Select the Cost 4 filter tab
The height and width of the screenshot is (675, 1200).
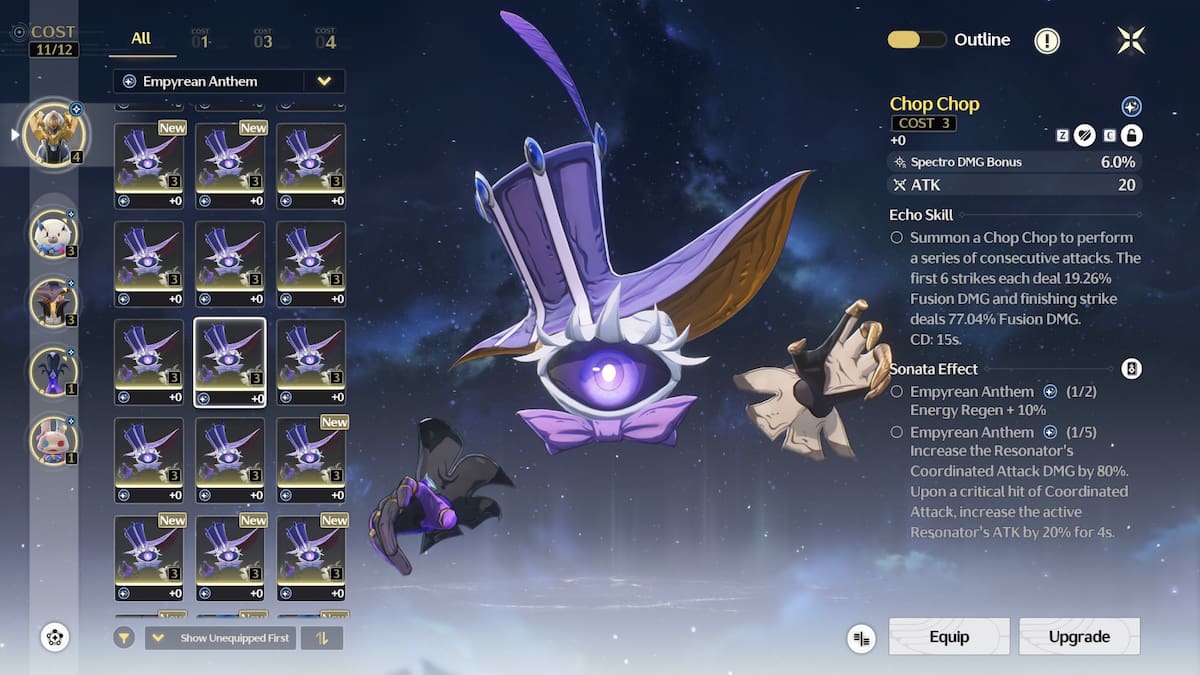[x=325, y=39]
